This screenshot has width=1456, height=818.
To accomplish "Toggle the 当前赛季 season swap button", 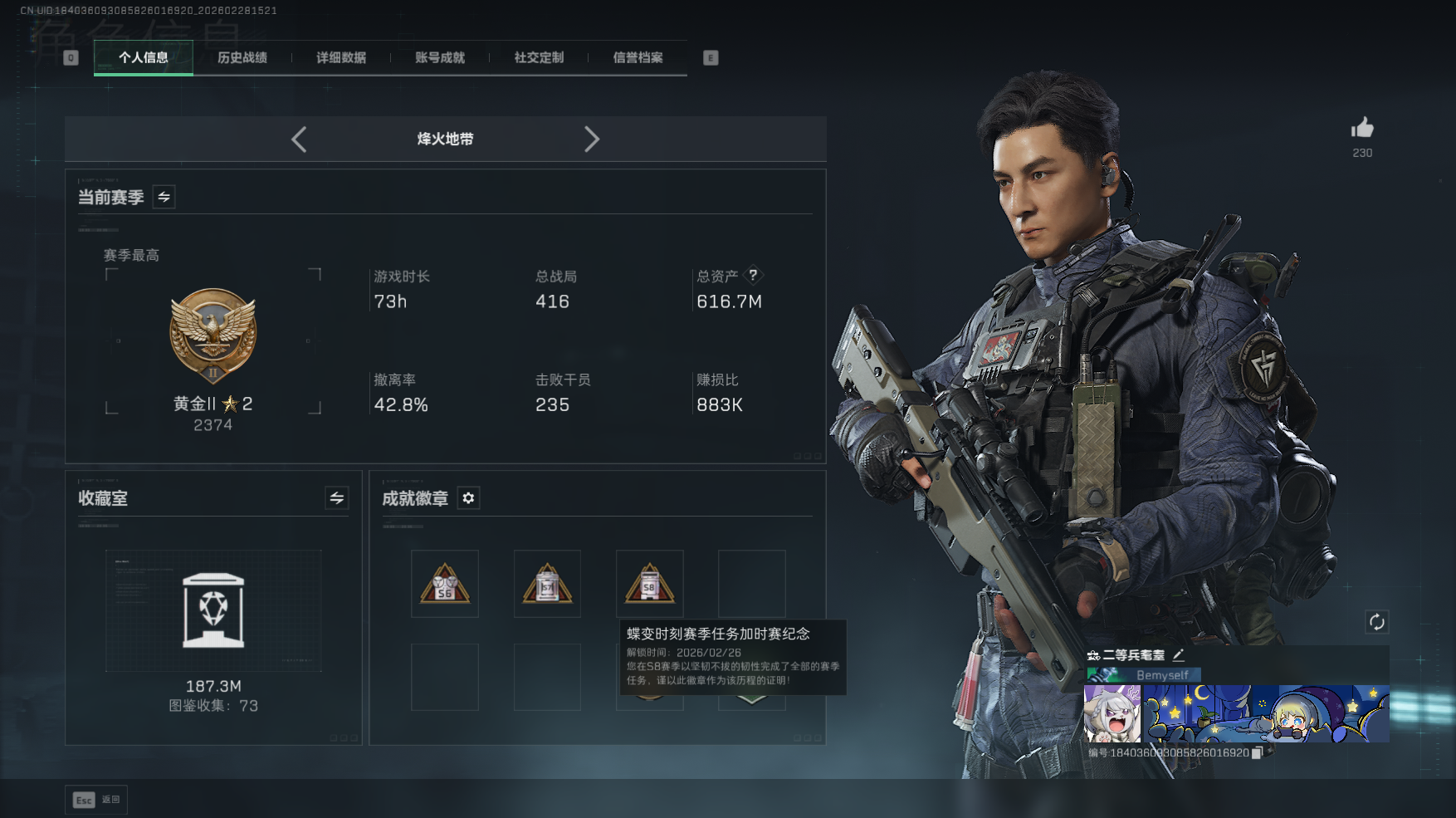I will tap(164, 197).
